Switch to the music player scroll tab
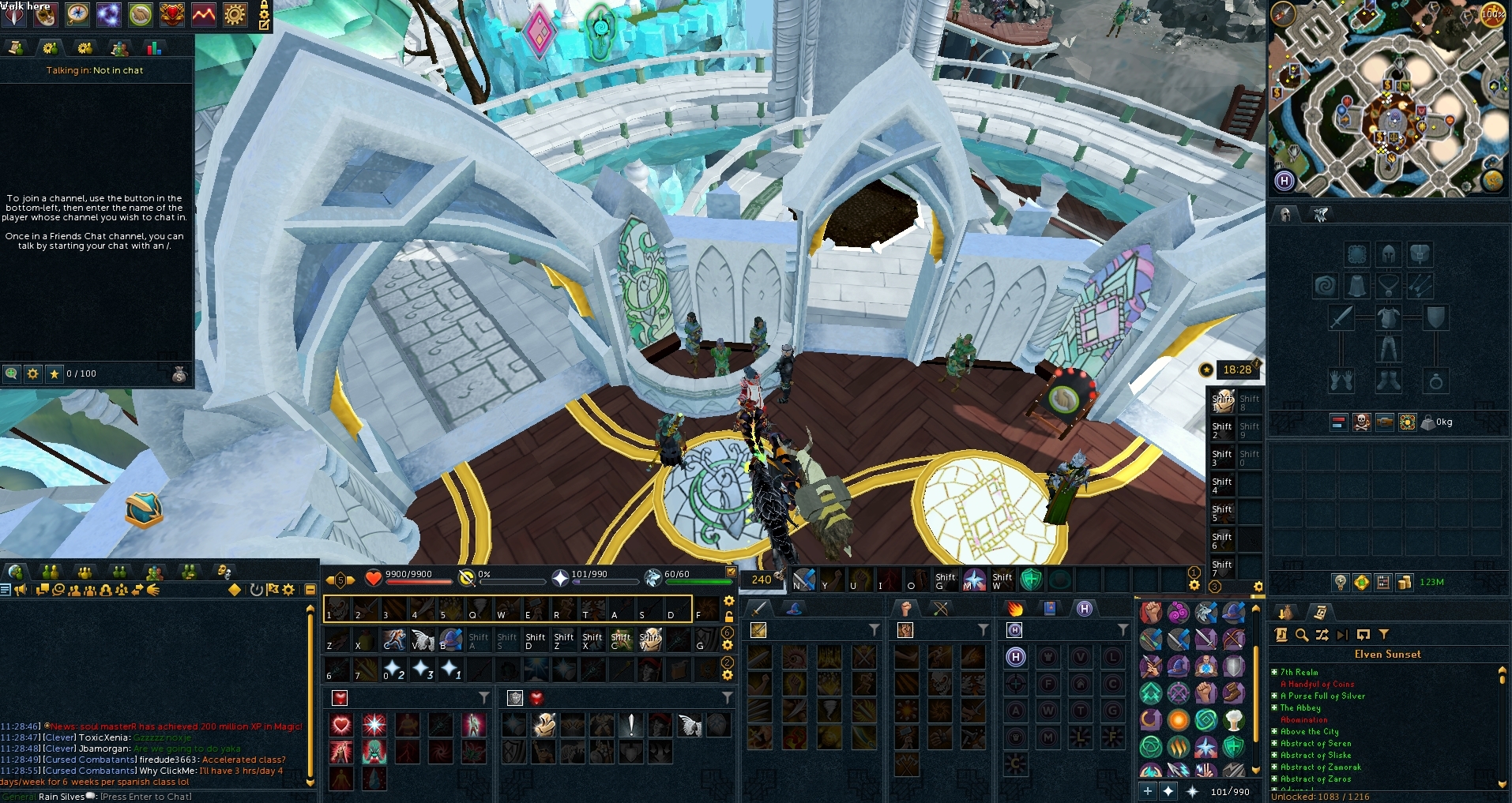Image resolution: width=1512 pixels, height=803 pixels. (x=1321, y=612)
